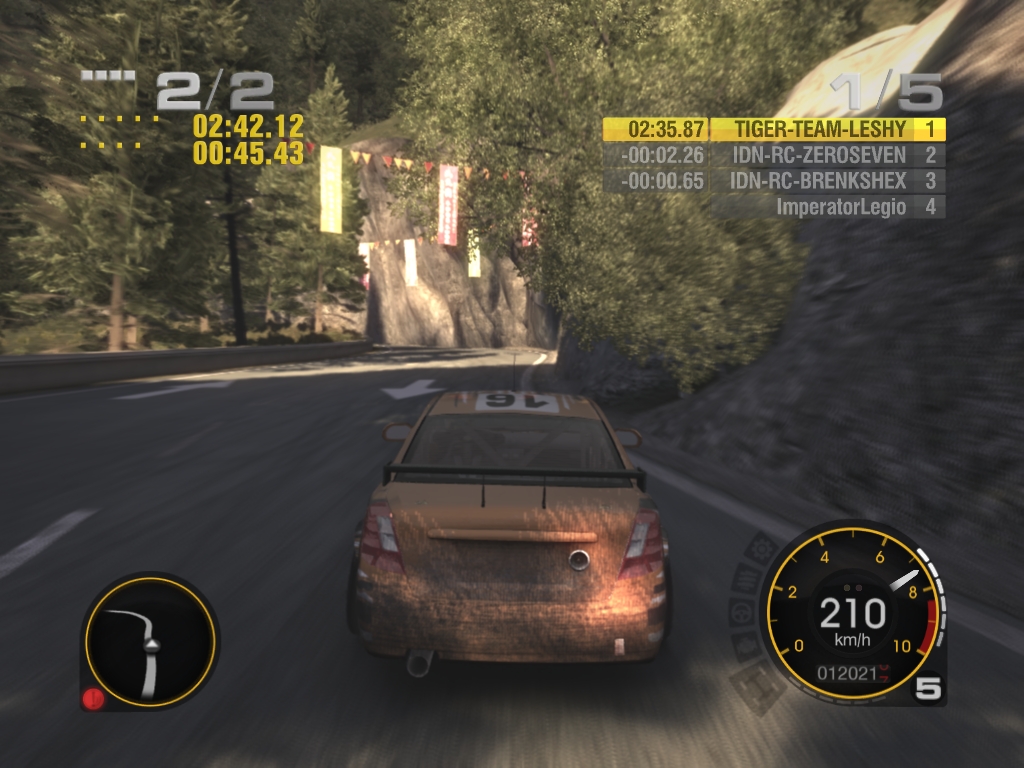Click the red exclamation warning icon
Screen dimensions: 1024x768
[93, 699]
